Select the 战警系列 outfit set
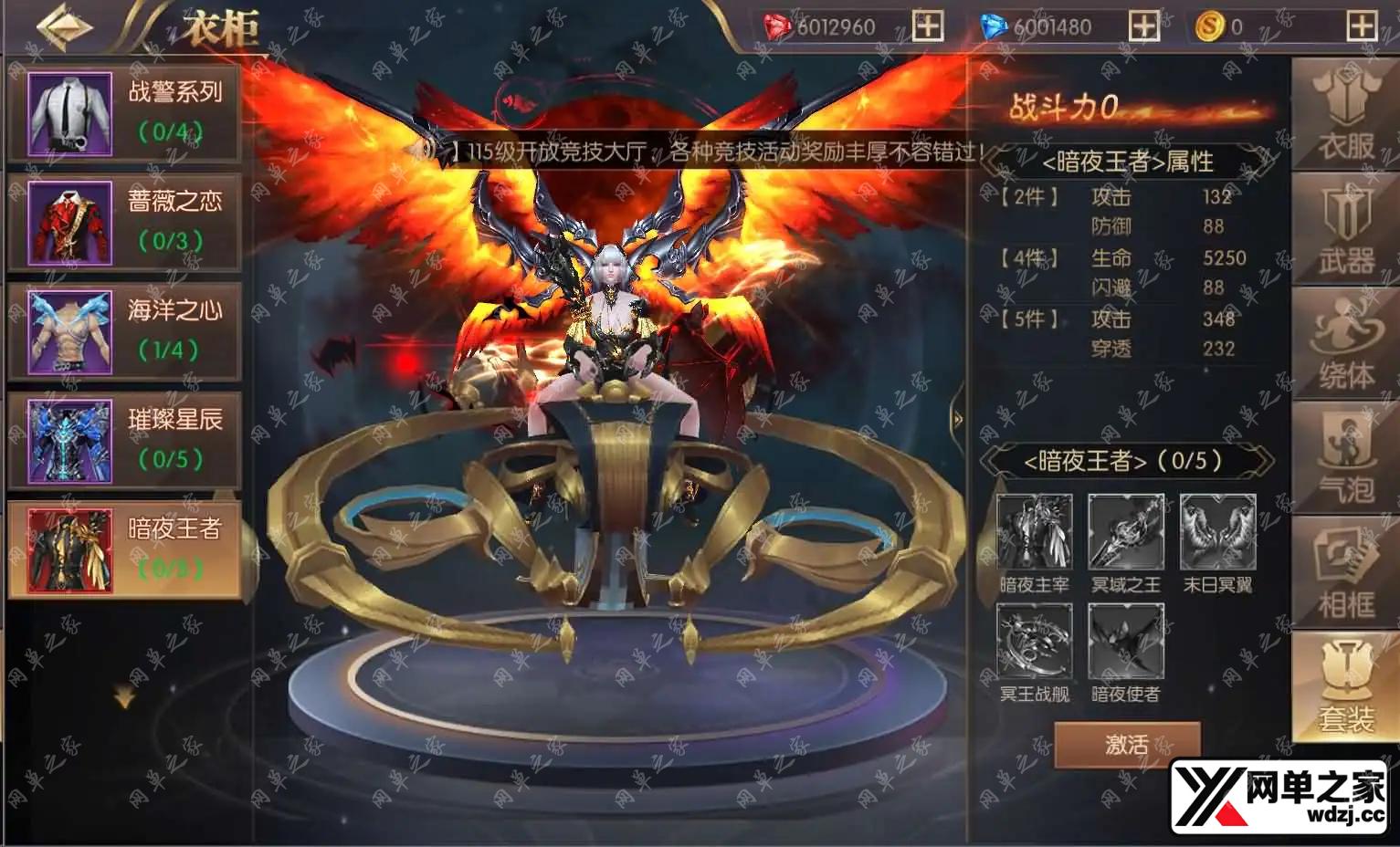The width and height of the screenshot is (1400, 847). point(124,113)
